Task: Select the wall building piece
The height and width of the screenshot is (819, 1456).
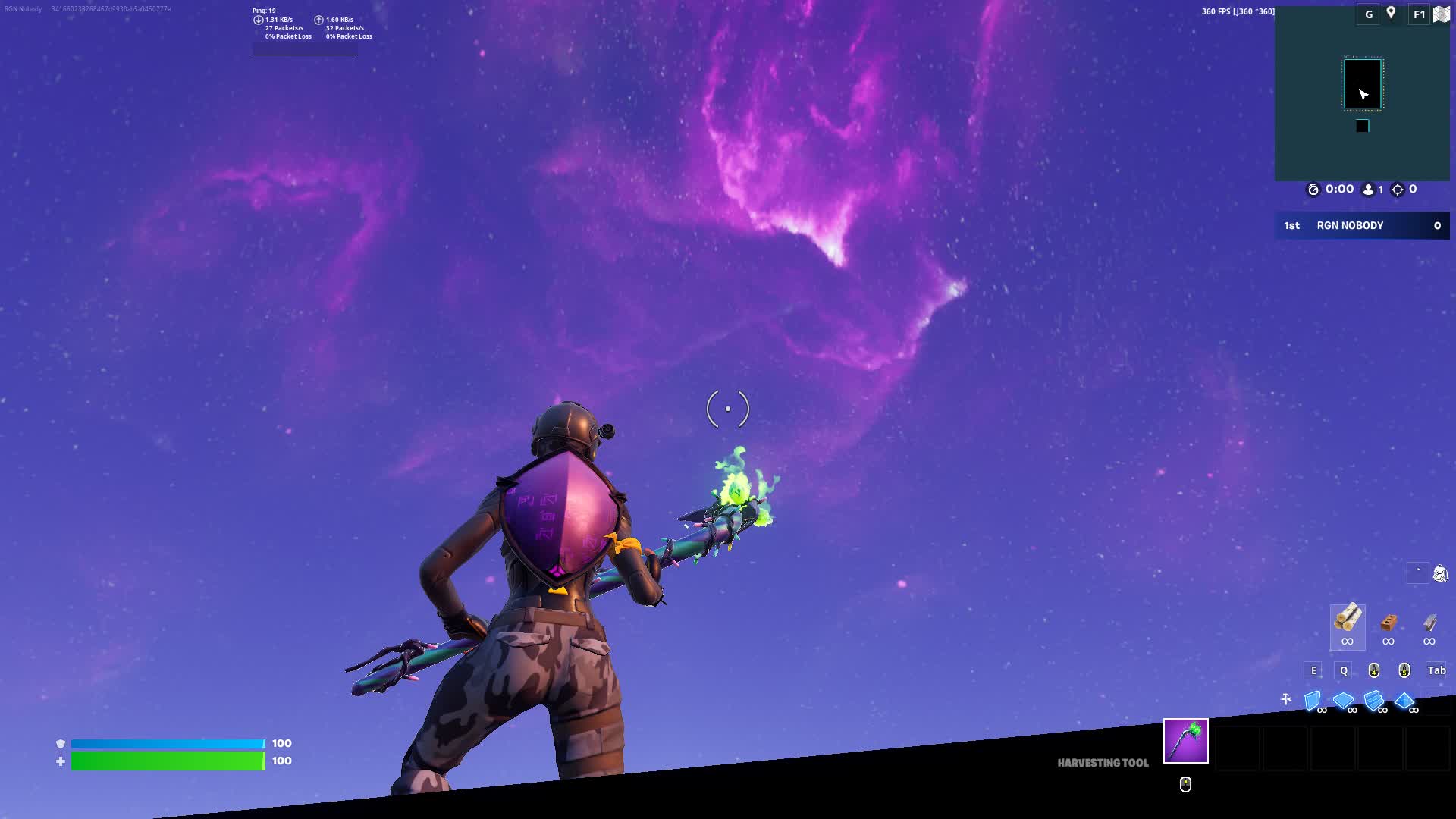Action: click(1313, 701)
